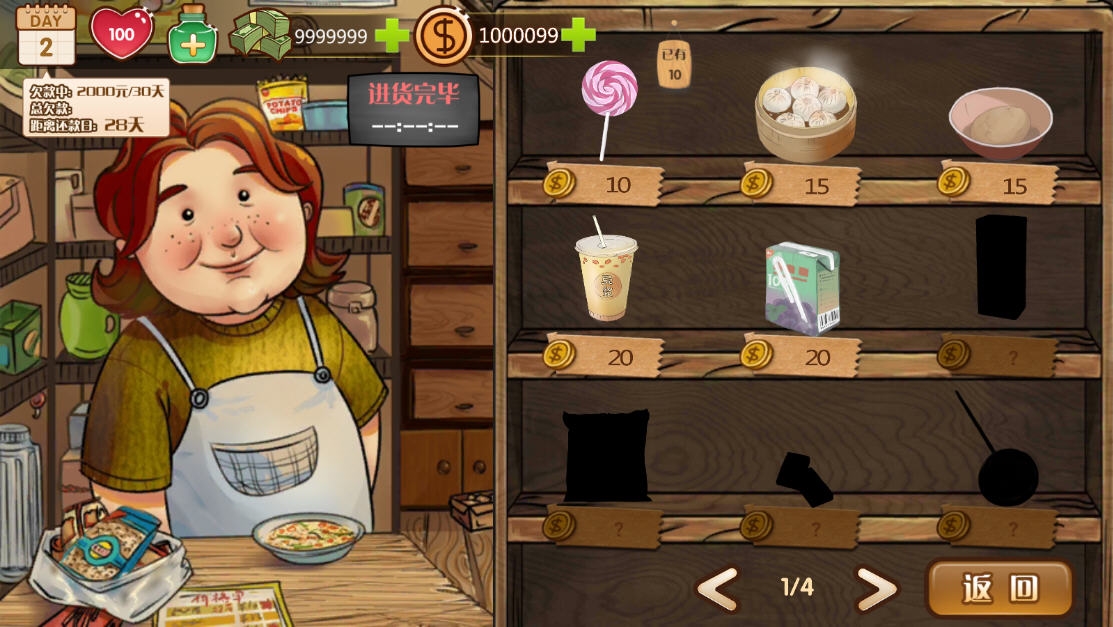This screenshot has width=1113, height=627.
Task: Select the locked tall box silhouette
Action: tap(1001, 266)
